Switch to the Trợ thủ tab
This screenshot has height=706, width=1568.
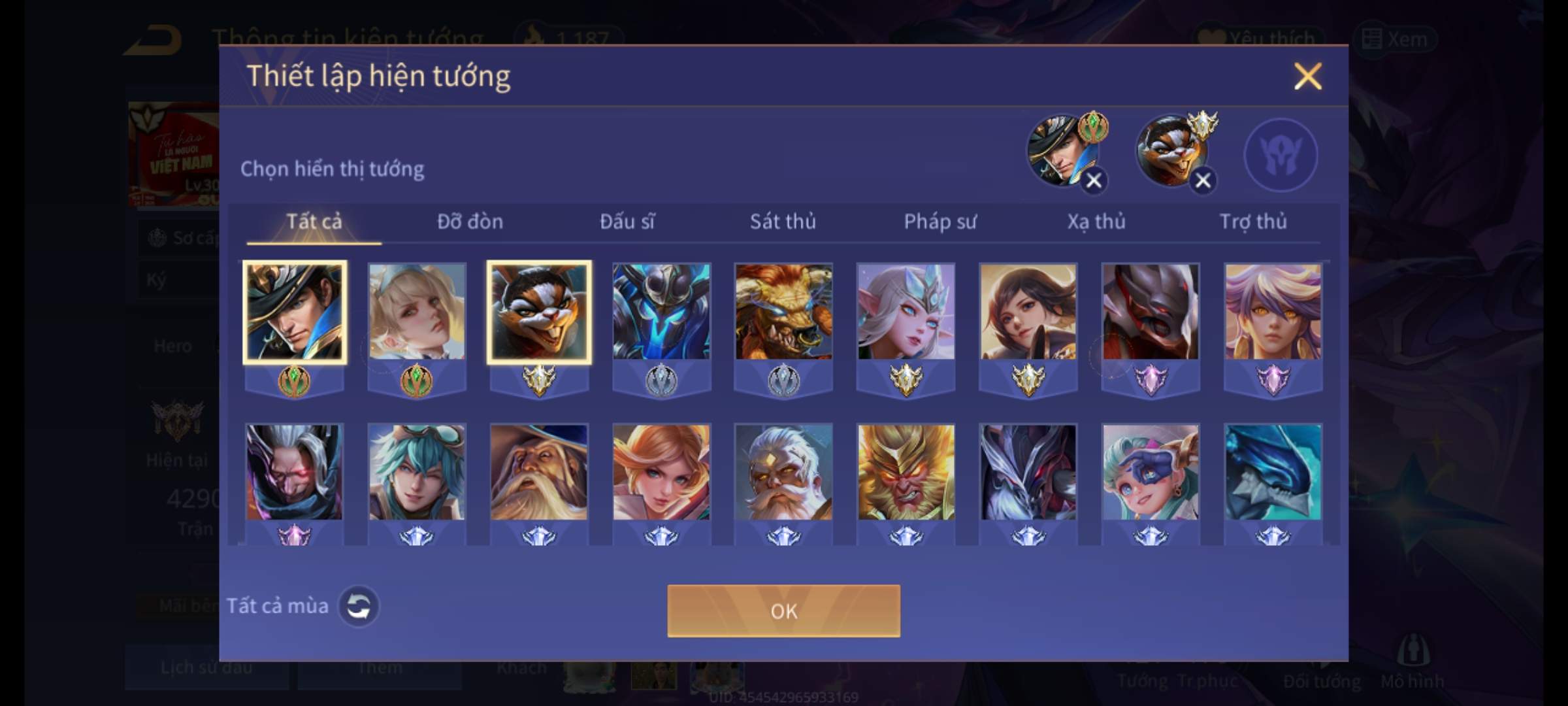coord(1252,222)
